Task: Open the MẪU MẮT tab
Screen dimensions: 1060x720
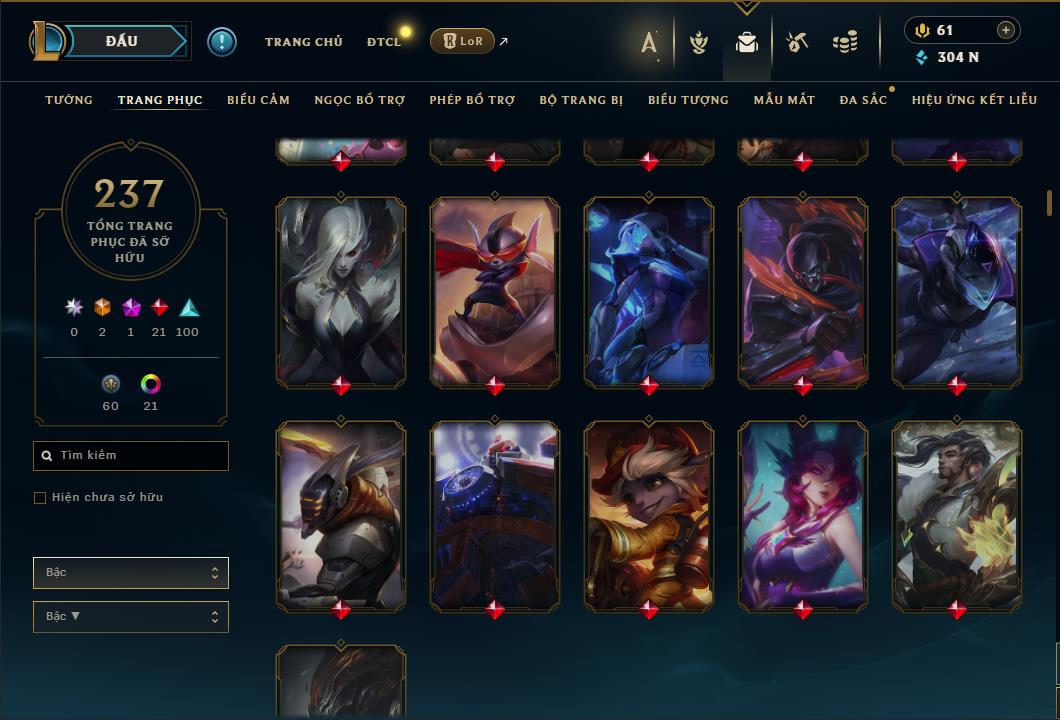Action: point(784,100)
